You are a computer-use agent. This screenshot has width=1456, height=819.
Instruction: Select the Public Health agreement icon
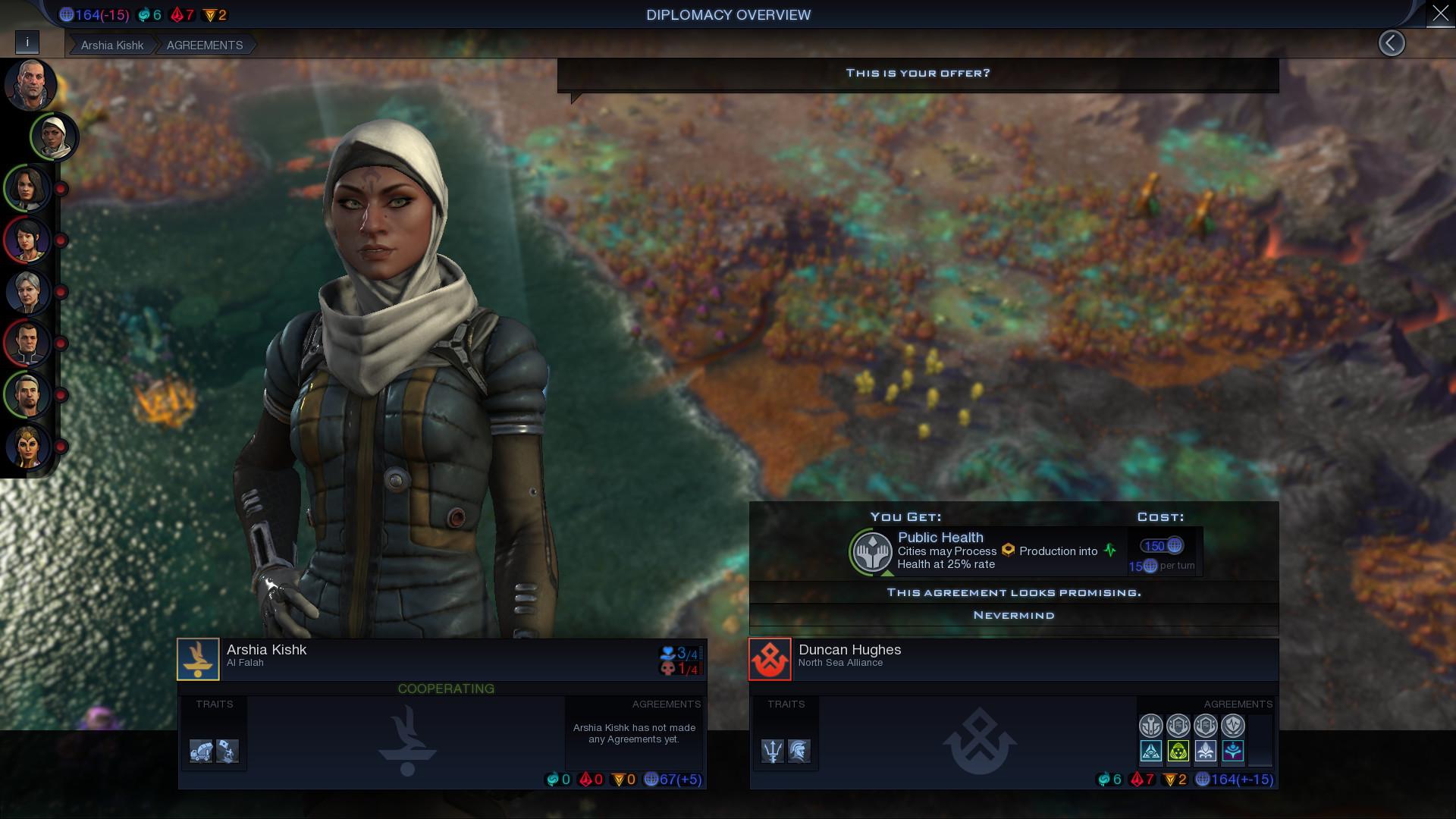tap(871, 551)
